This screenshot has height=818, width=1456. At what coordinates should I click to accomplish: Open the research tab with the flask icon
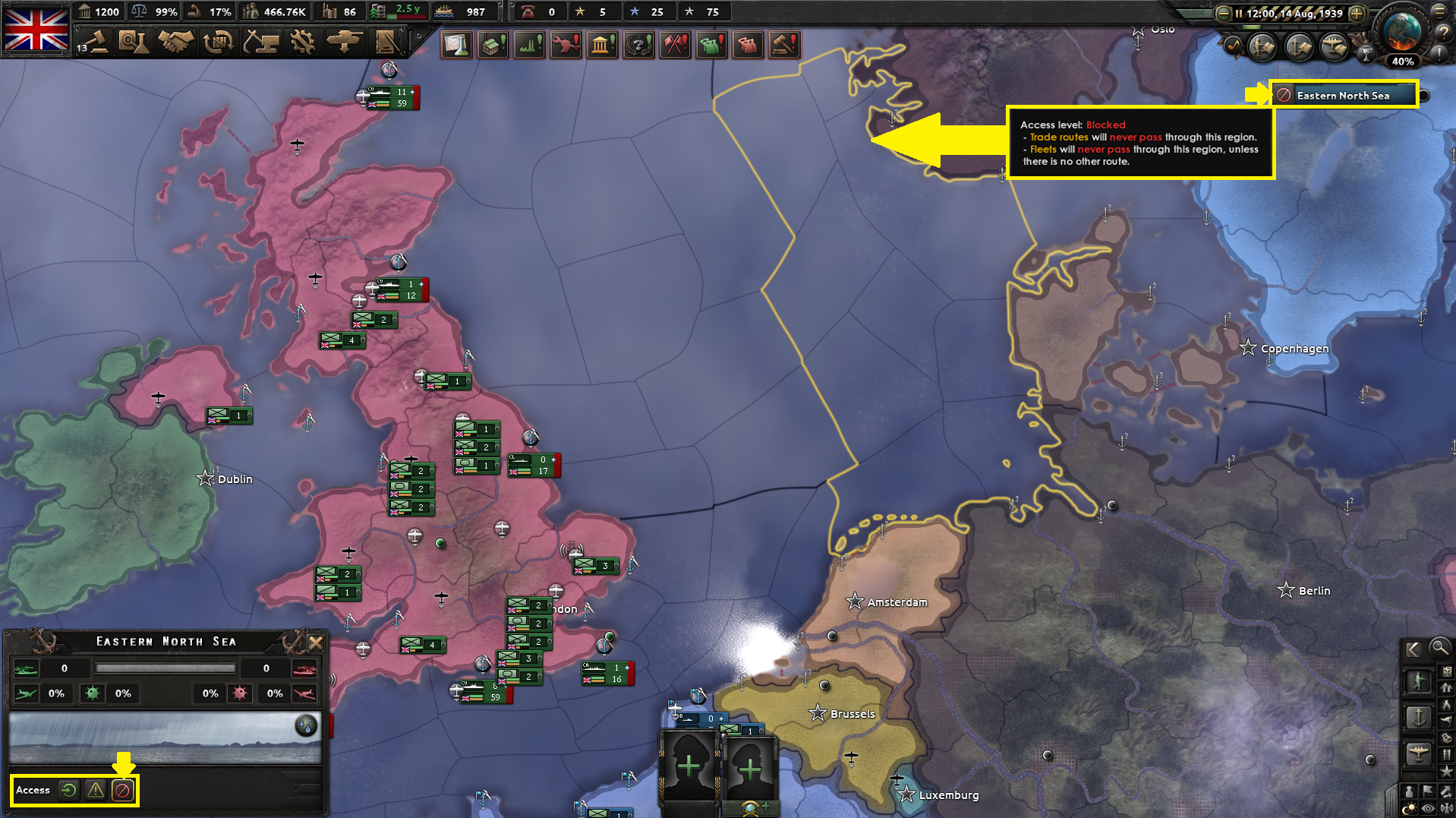coord(456,44)
